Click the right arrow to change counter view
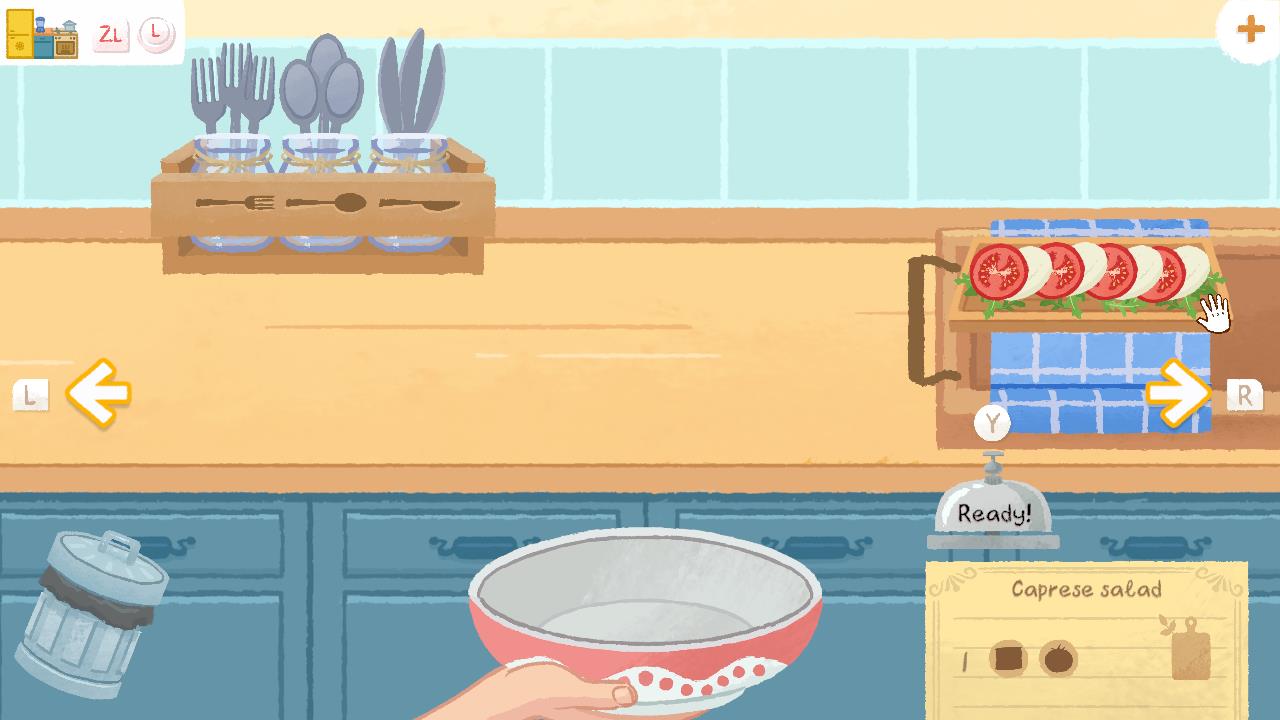Image resolution: width=1280 pixels, height=720 pixels. (x=1178, y=394)
